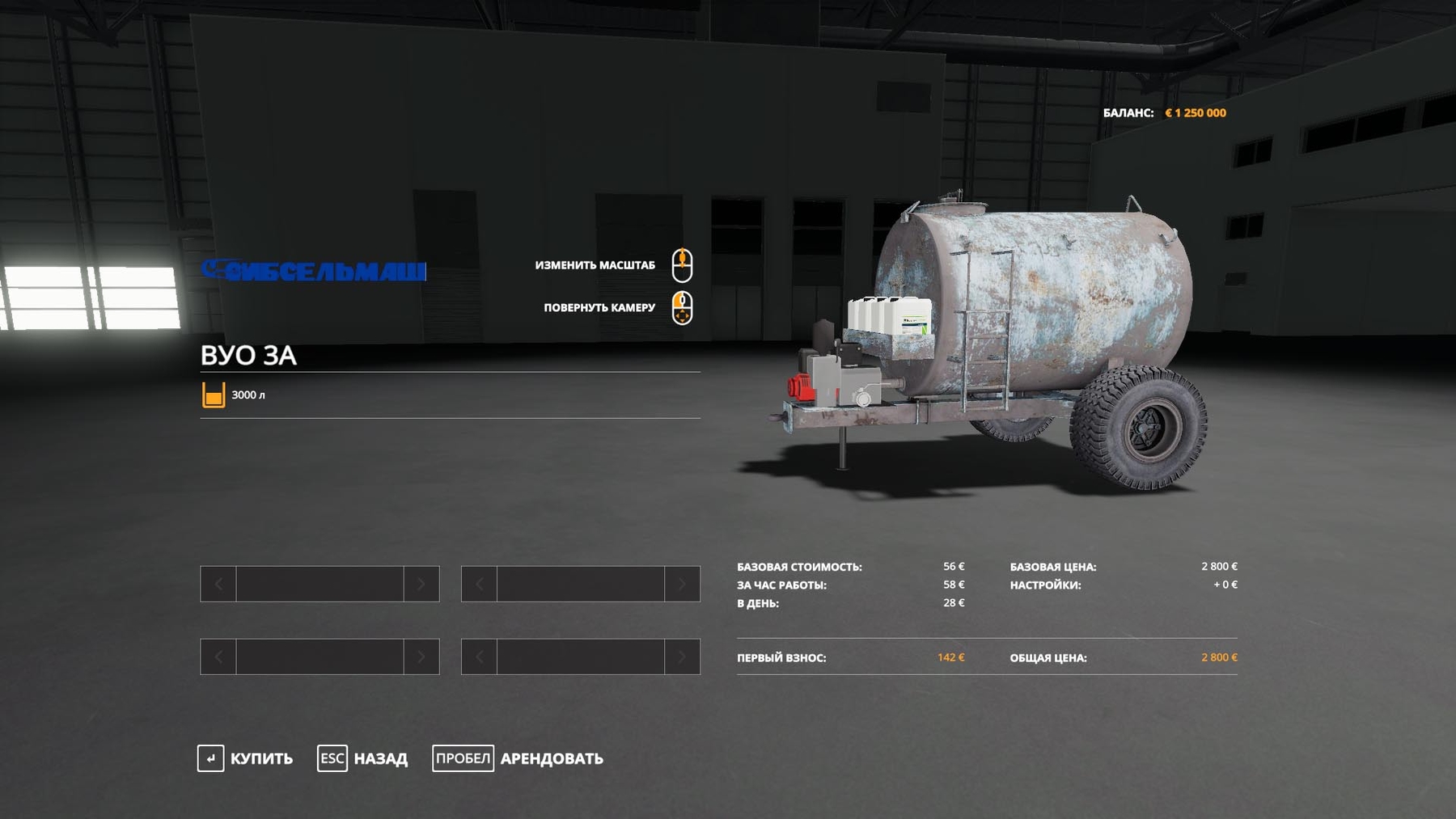1456x819 pixels.
Task: Buy the ВУО 3А sprayer with КУПИТЬ
Action: (x=246, y=758)
